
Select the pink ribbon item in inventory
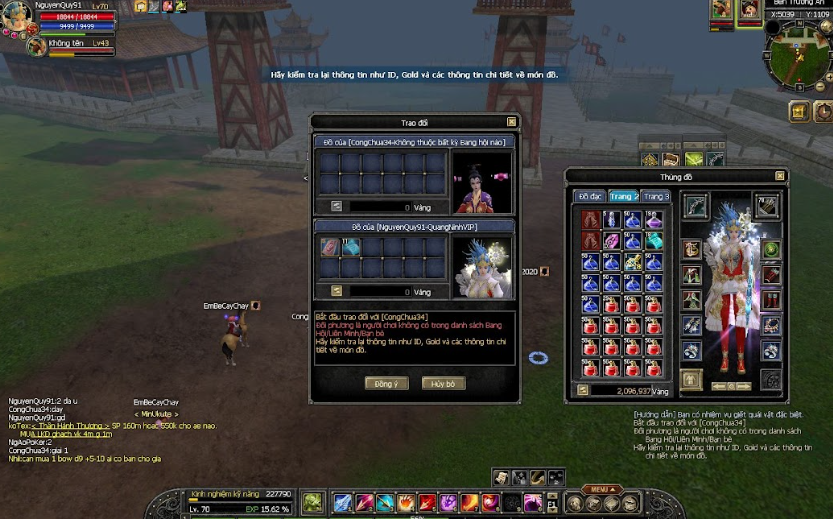pyautogui.click(x=611, y=241)
